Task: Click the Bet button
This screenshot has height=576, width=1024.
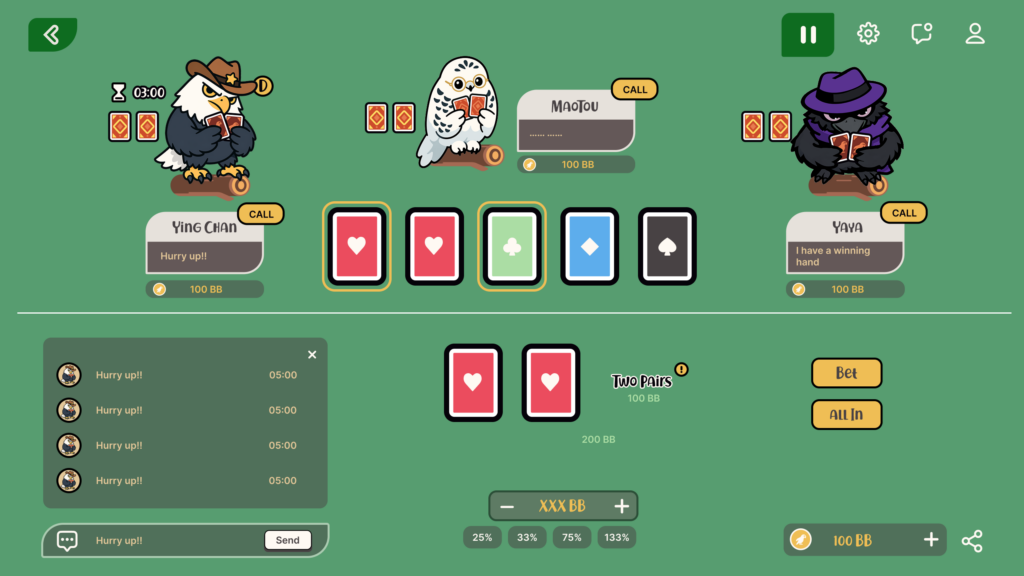Action: 846,373
